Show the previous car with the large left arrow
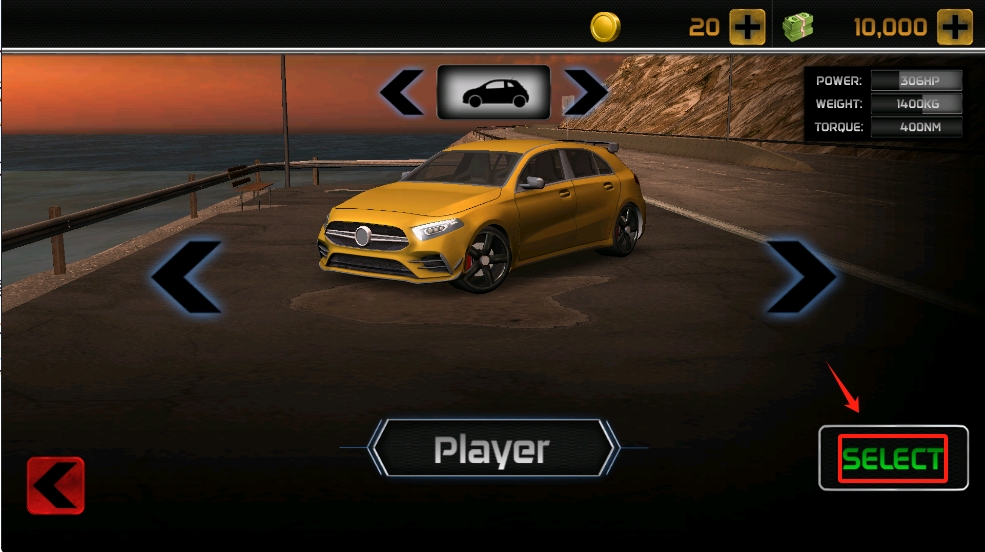Image resolution: width=985 pixels, height=552 pixels. pos(188,277)
